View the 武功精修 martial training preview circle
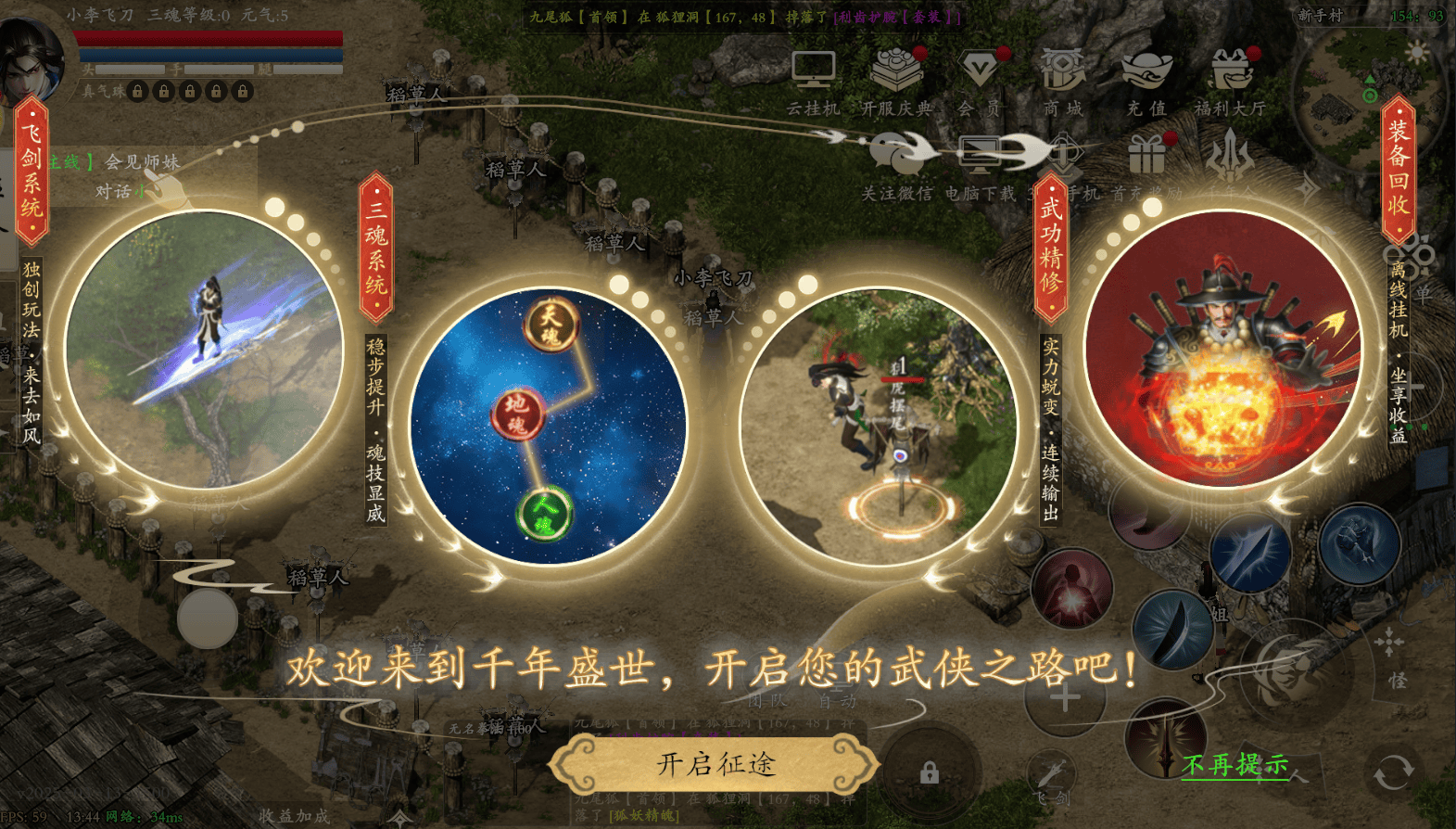The width and height of the screenshot is (1456, 829). point(878,426)
